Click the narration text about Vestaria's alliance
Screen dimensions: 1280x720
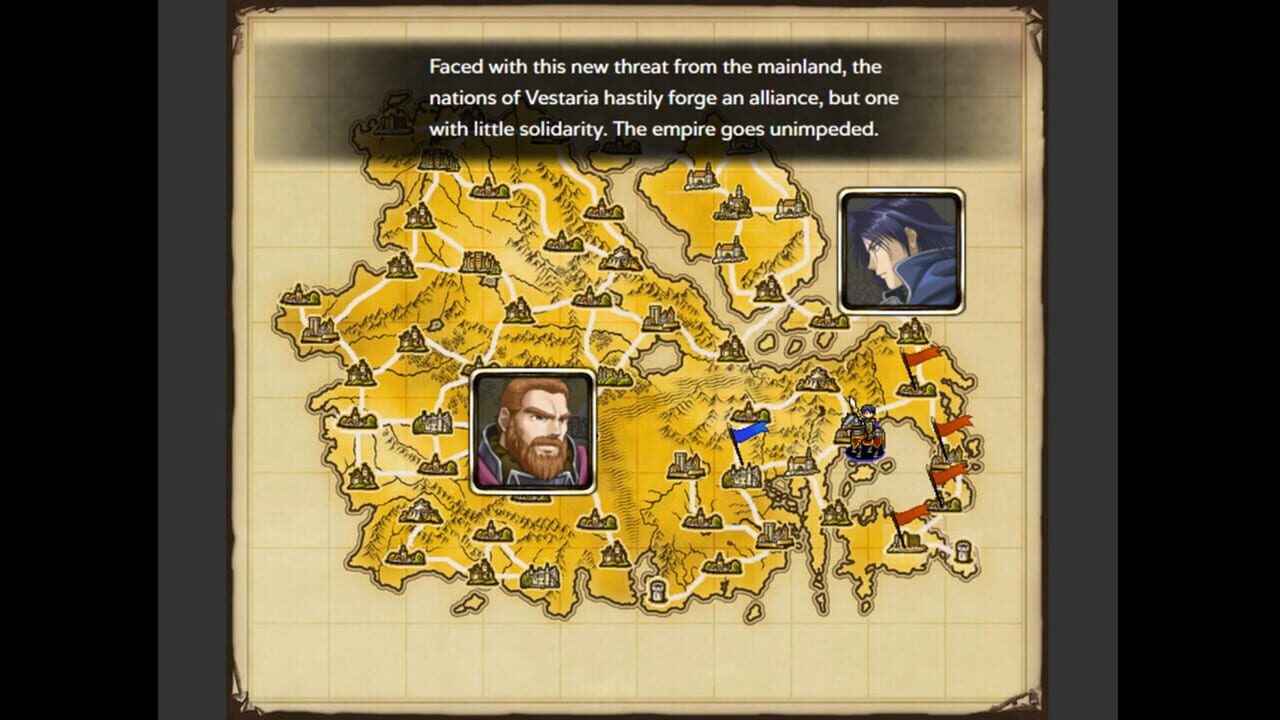(665, 97)
